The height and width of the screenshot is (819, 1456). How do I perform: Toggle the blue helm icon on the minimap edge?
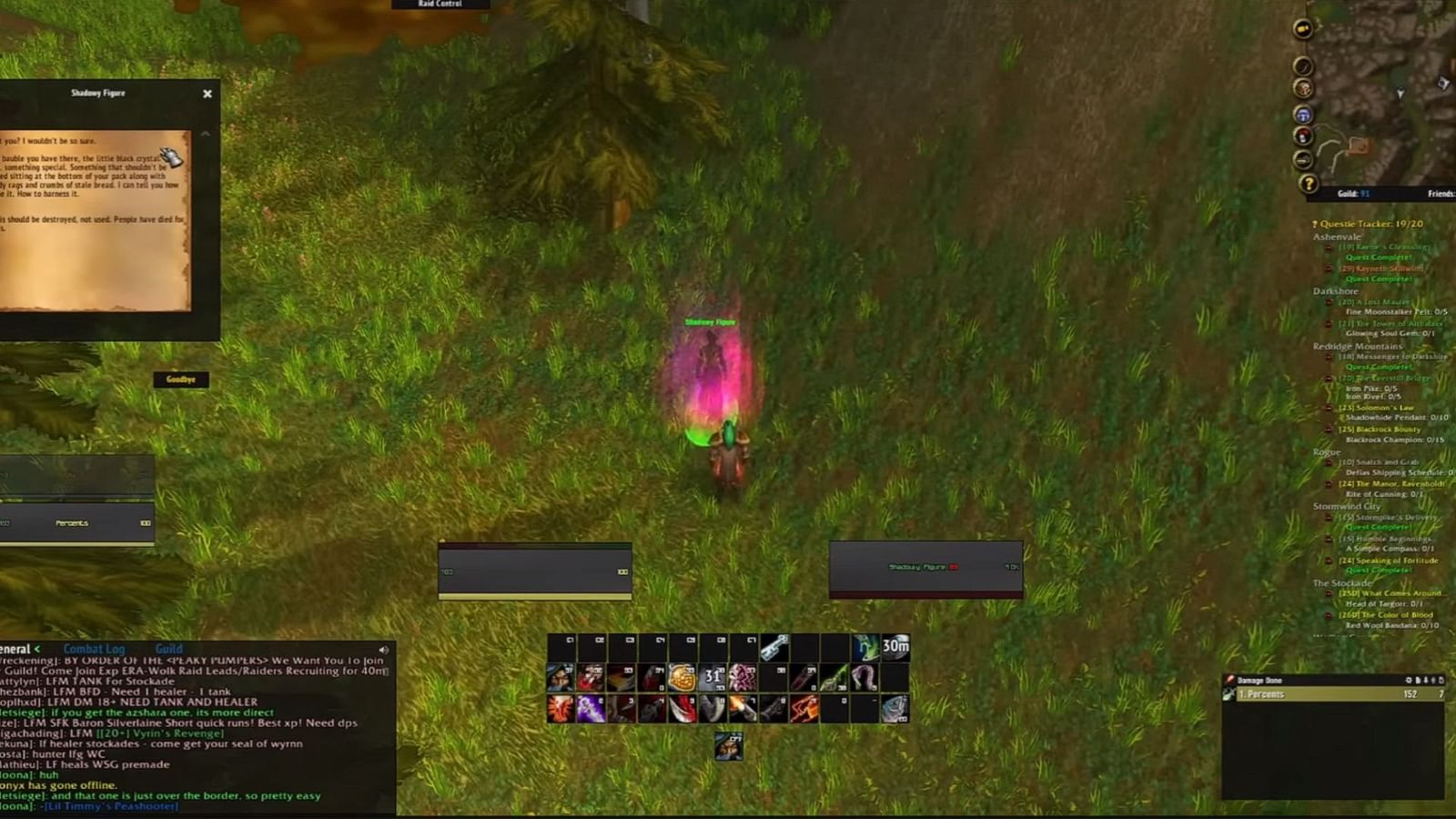(x=1304, y=116)
